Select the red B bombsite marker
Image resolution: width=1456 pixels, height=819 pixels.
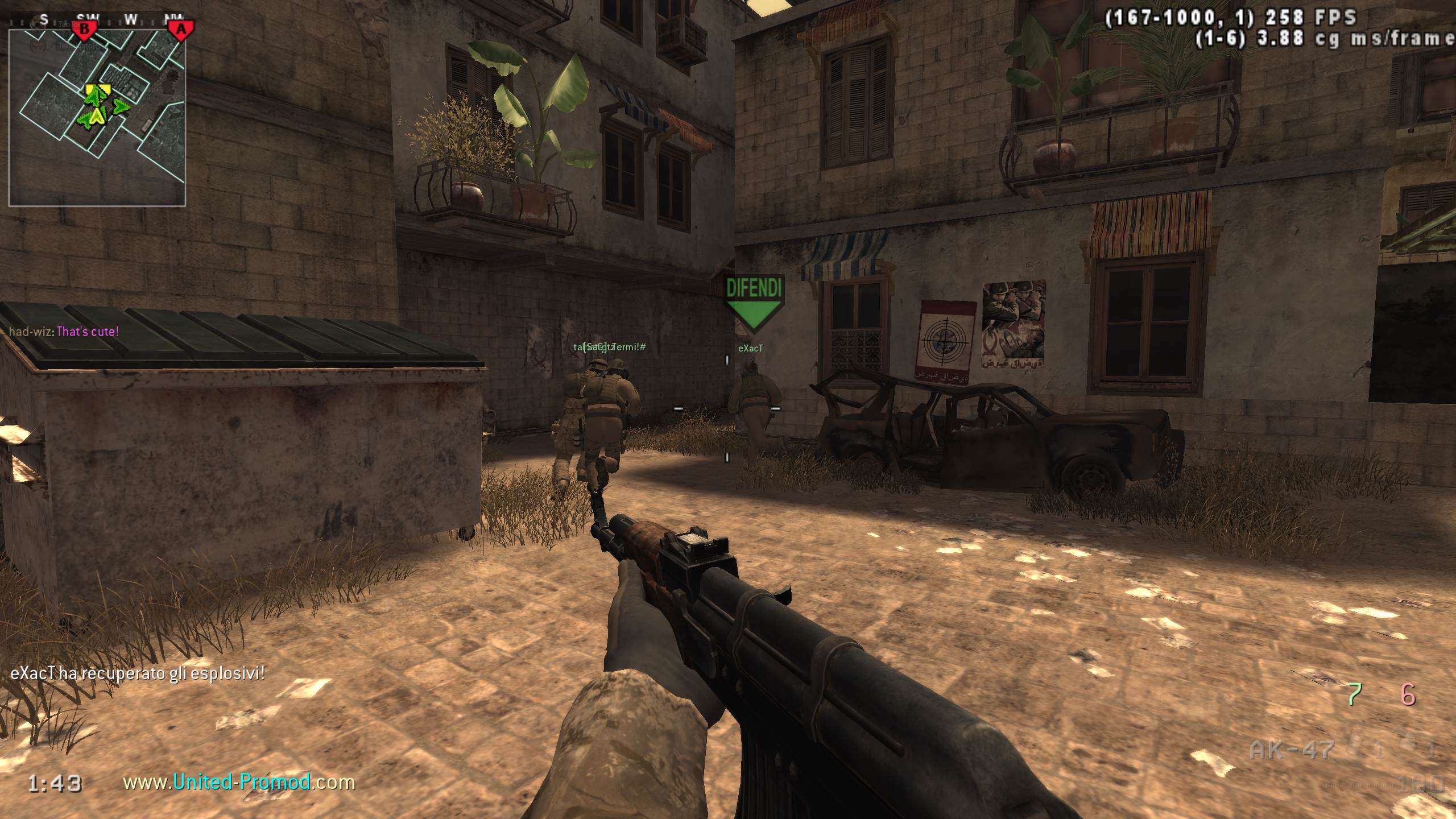click(x=85, y=28)
